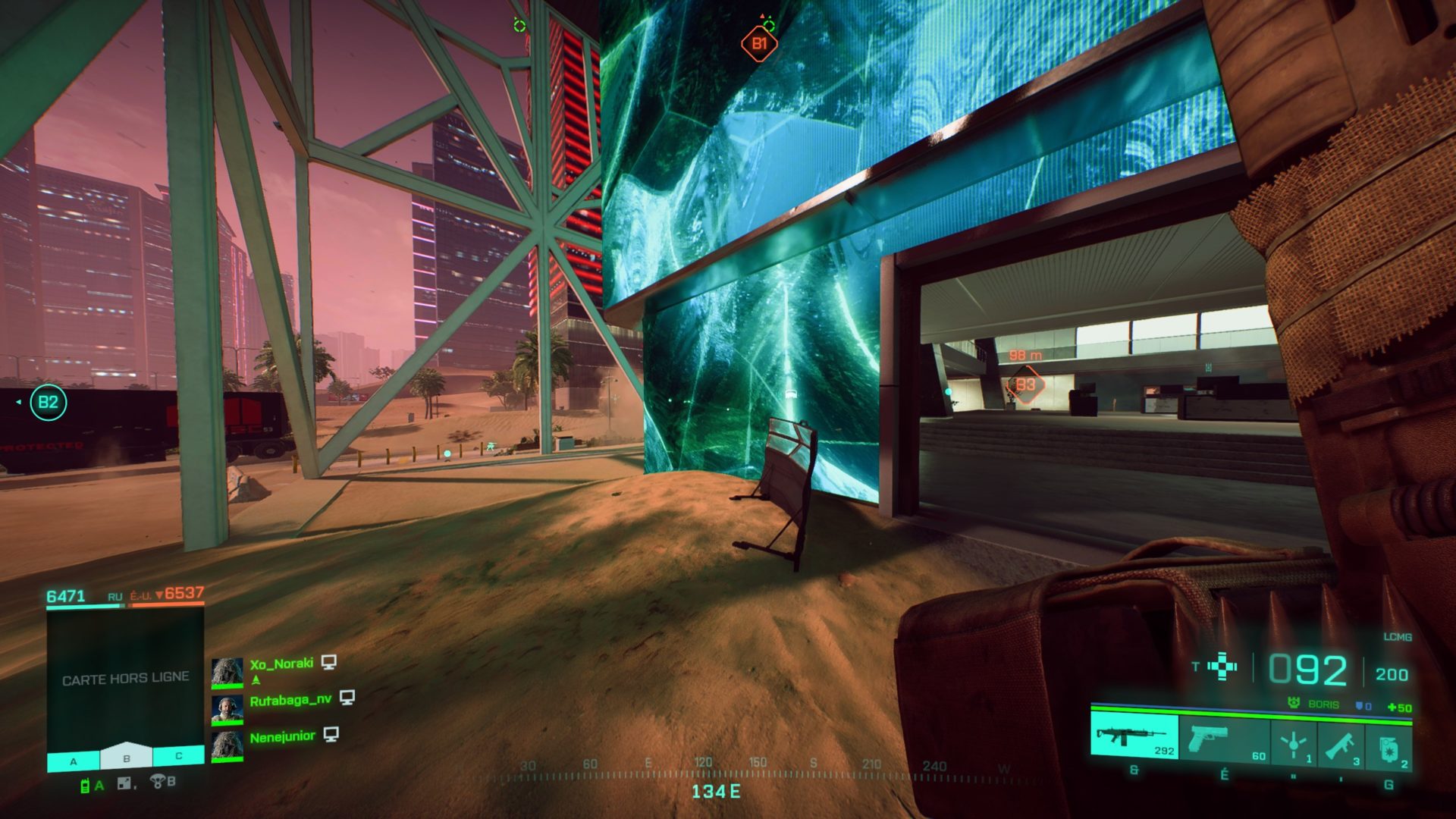Select sector A on the sector bar
The image size is (1456, 819).
74,759
